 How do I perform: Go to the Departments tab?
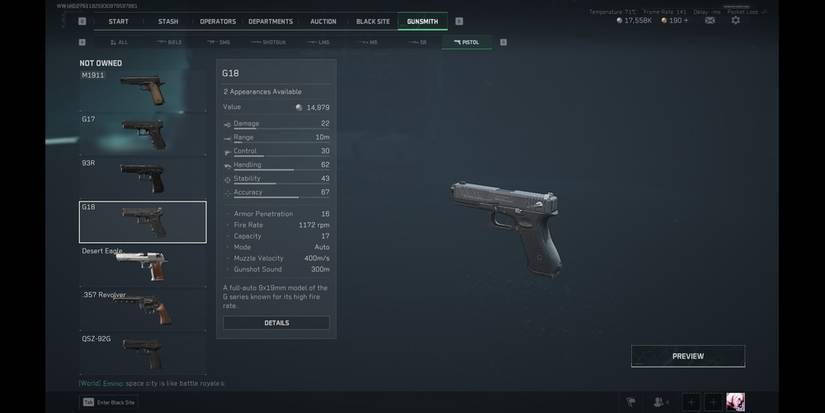pos(270,21)
